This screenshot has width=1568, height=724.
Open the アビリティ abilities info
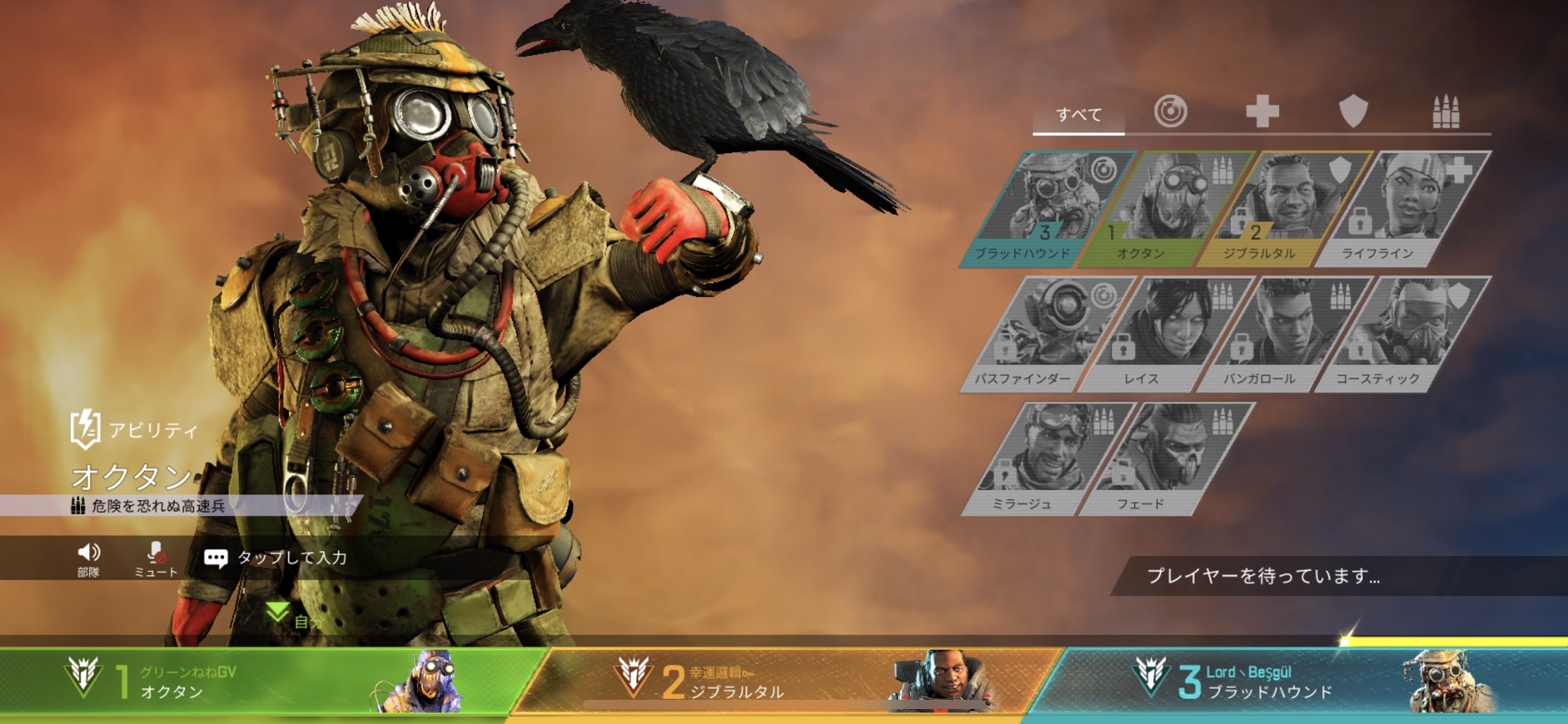tap(135, 429)
